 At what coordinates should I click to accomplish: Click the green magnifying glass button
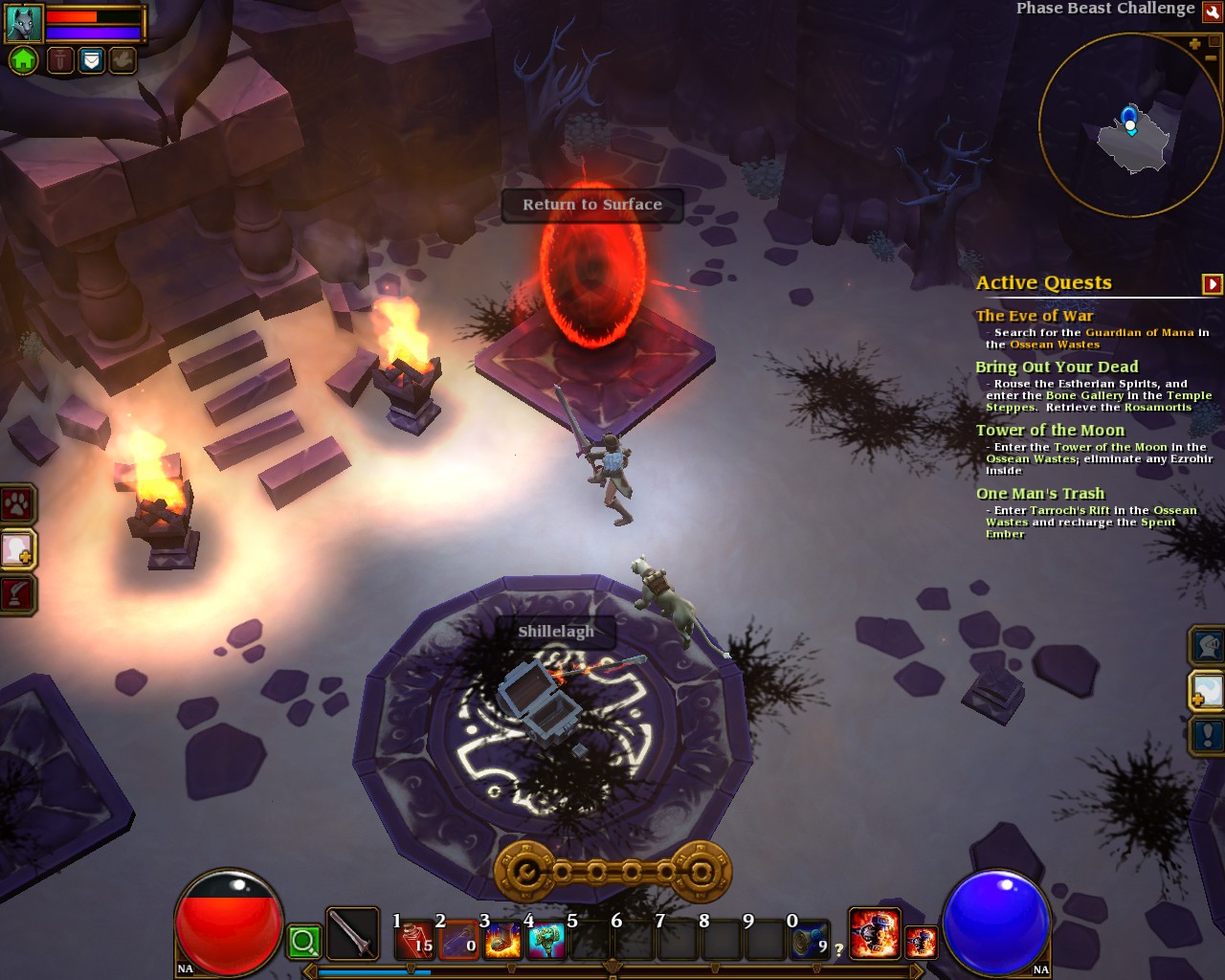pyautogui.click(x=303, y=942)
